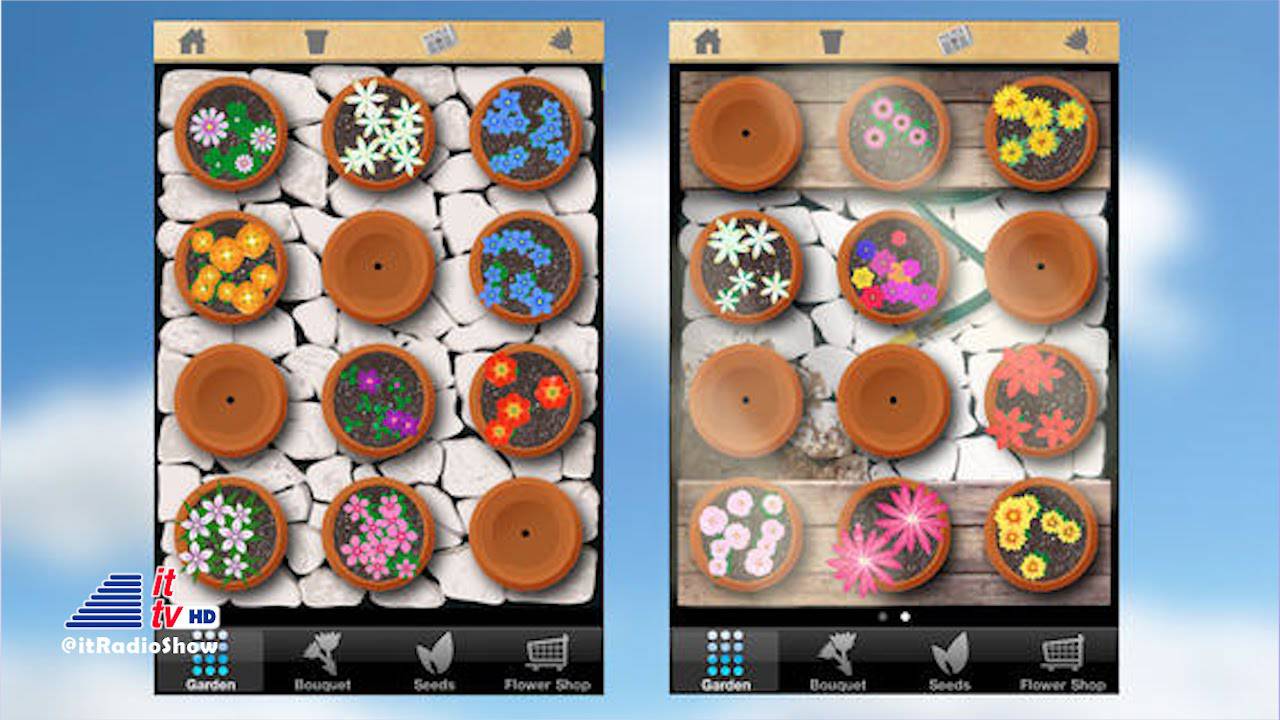This screenshot has width=1280, height=720.
Task: Select Garden tab on the wooden-shelf garden screen
Action: pyautogui.click(x=725, y=661)
